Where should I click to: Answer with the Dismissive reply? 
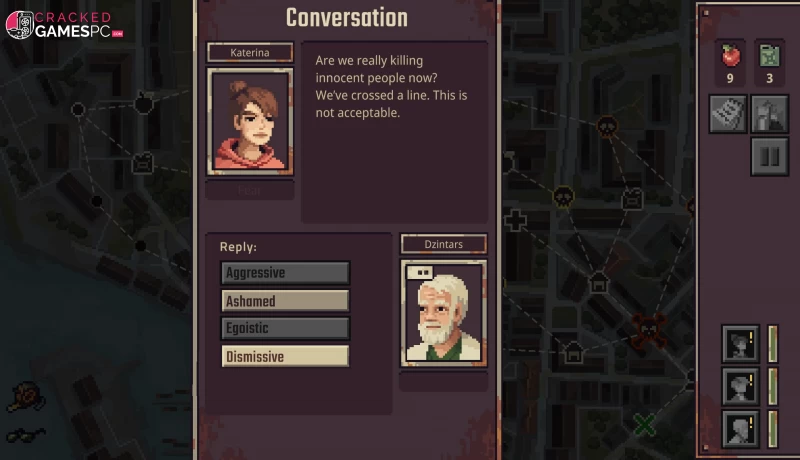(x=285, y=356)
